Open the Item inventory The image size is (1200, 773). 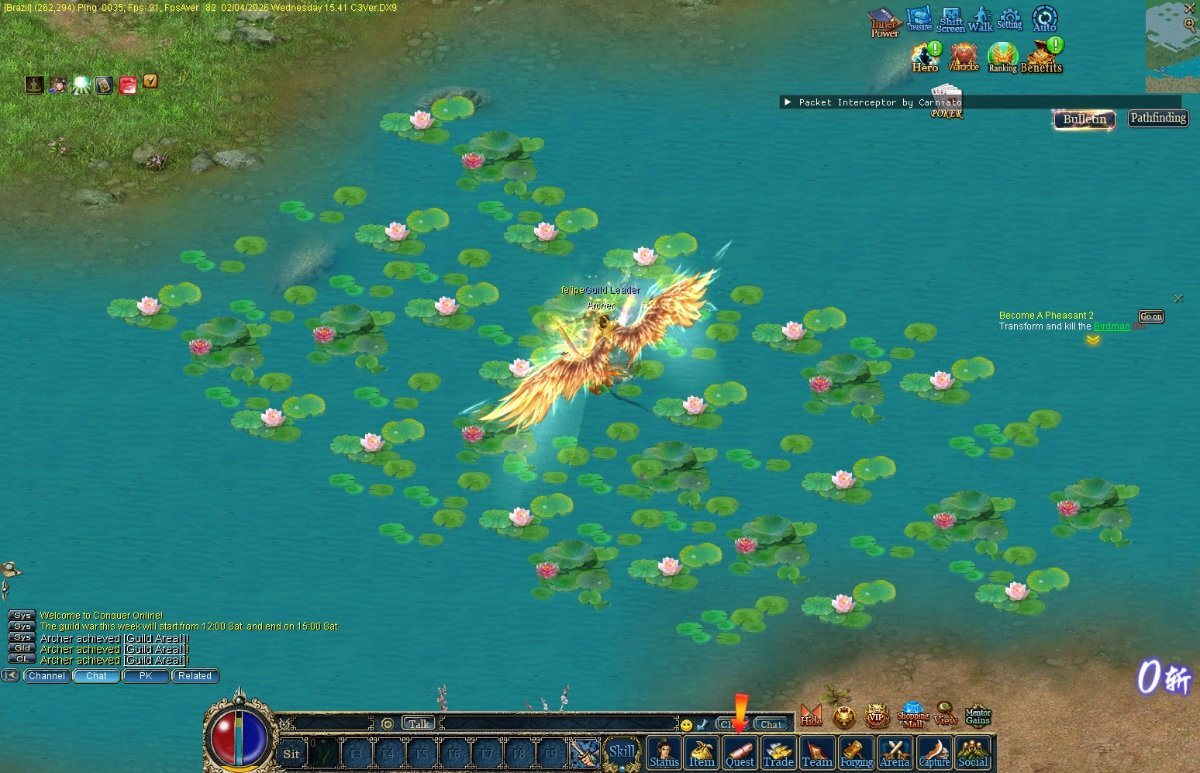pyautogui.click(x=702, y=752)
